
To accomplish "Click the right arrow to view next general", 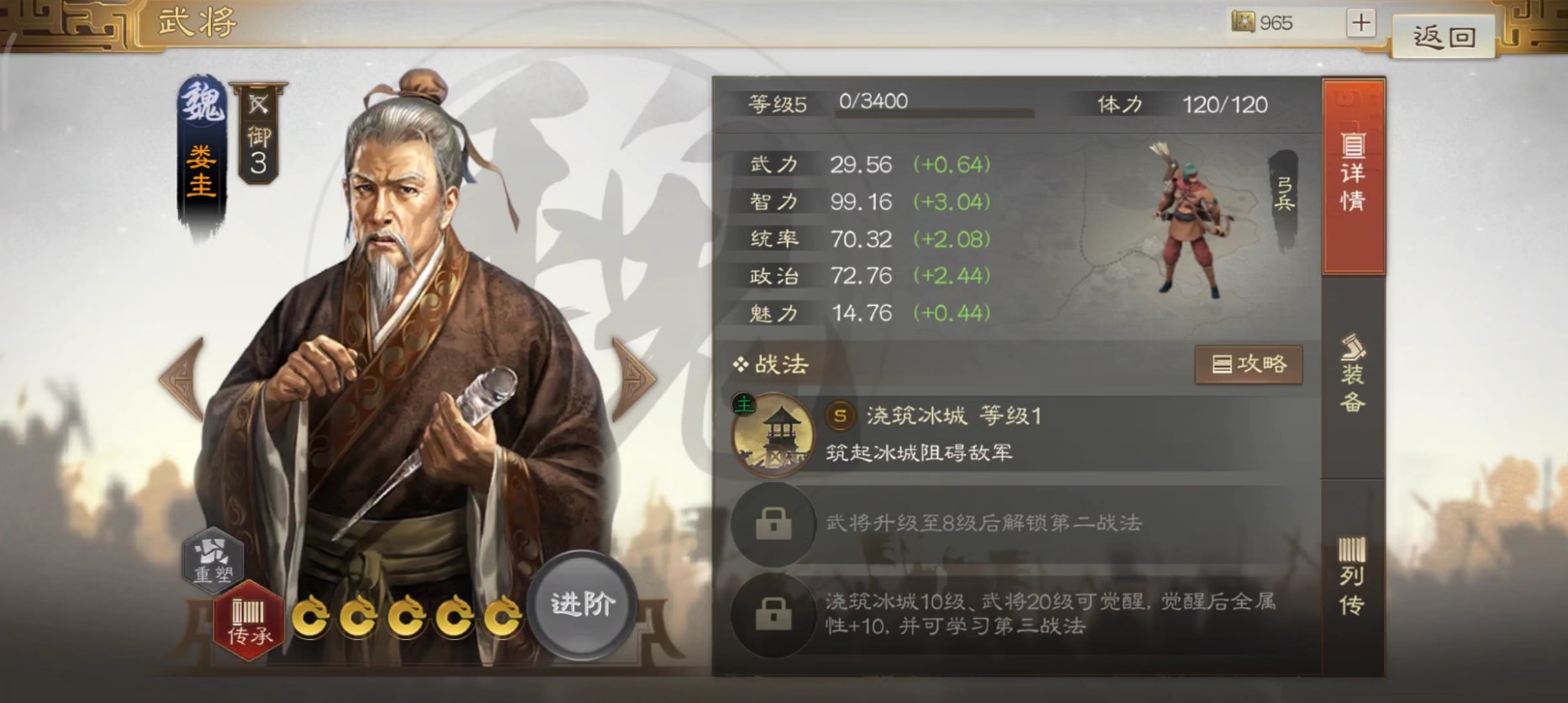I will pos(635,378).
